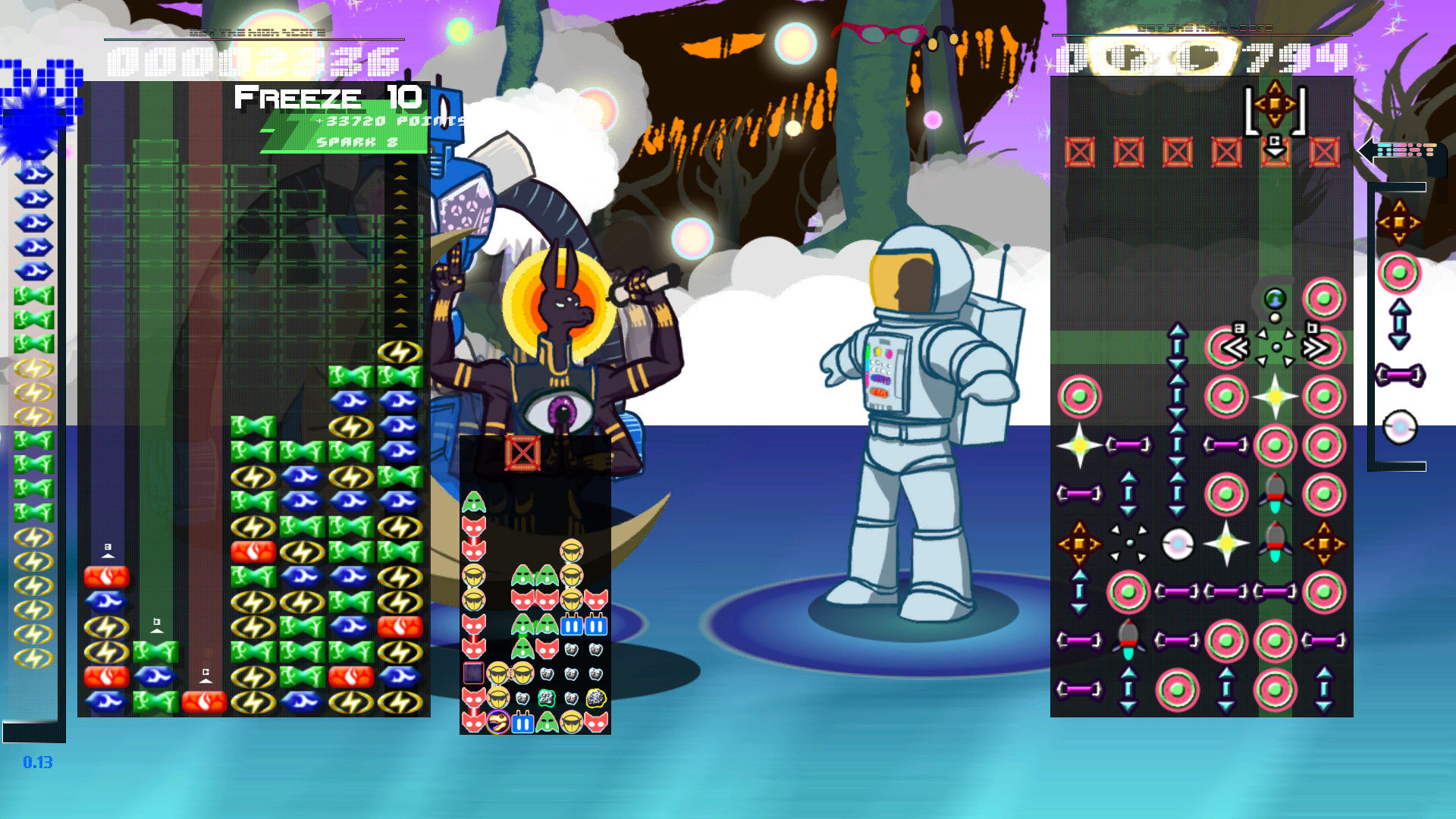1456x819 pixels.
Task: Expand the NEXT piece queue panel
Action: [x=1408, y=151]
